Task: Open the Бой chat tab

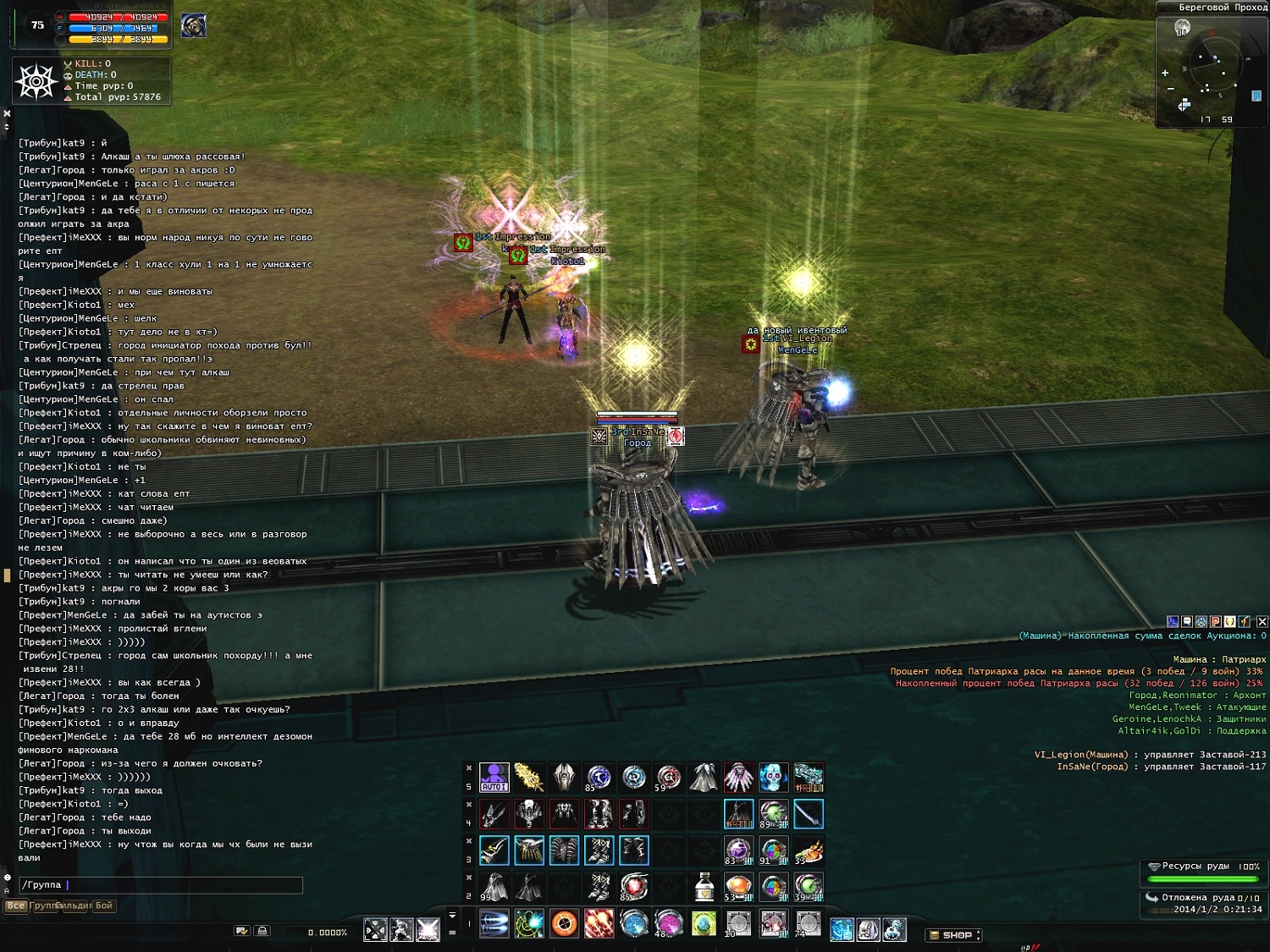Action: pos(103,905)
